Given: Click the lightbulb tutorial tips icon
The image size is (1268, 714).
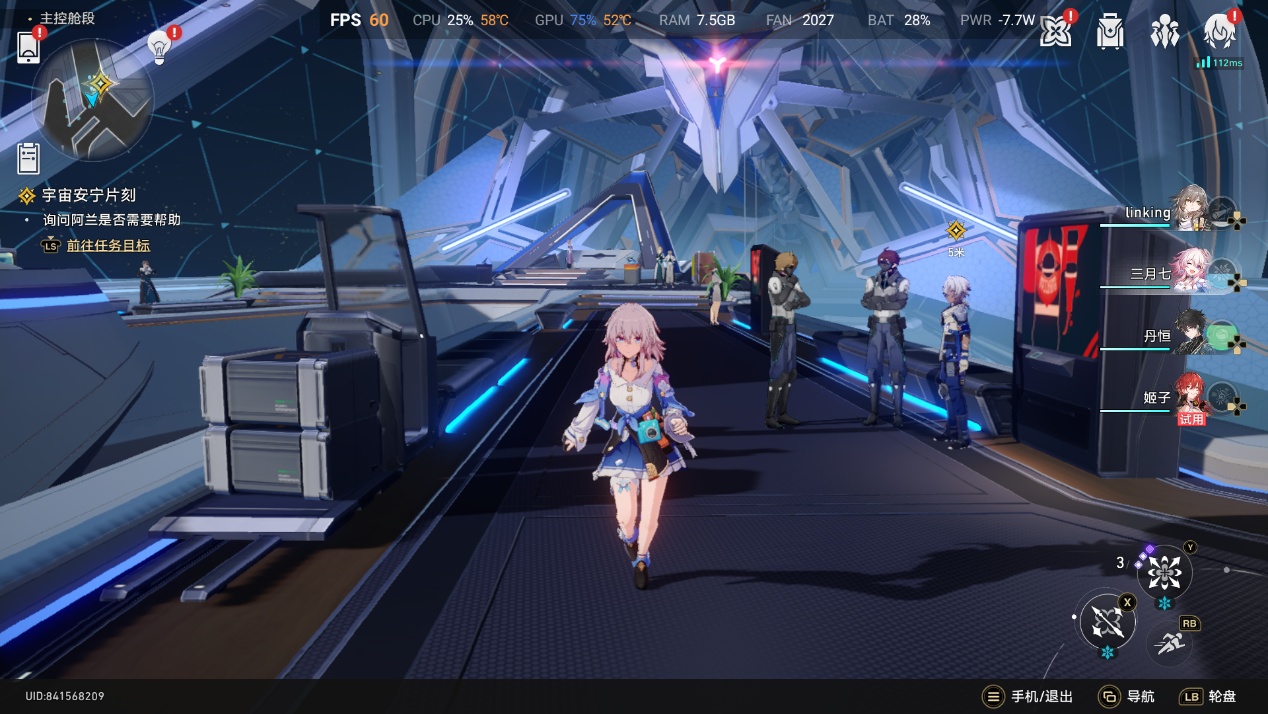Looking at the screenshot, I should (x=159, y=46).
